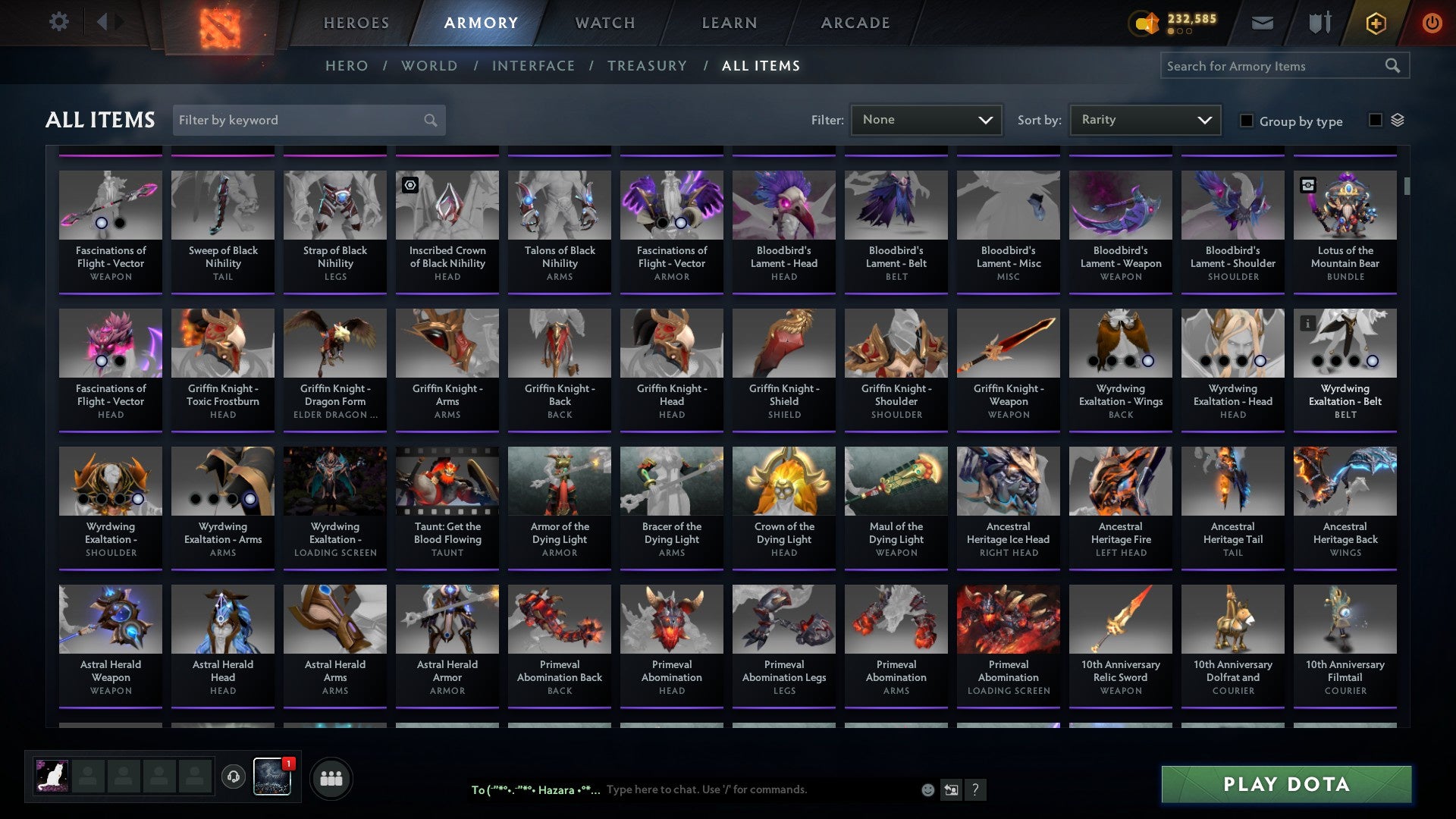Open Dota Plus subscription hexagon icon
The width and height of the screenshot is (1456, 819).
(1376, 23)
